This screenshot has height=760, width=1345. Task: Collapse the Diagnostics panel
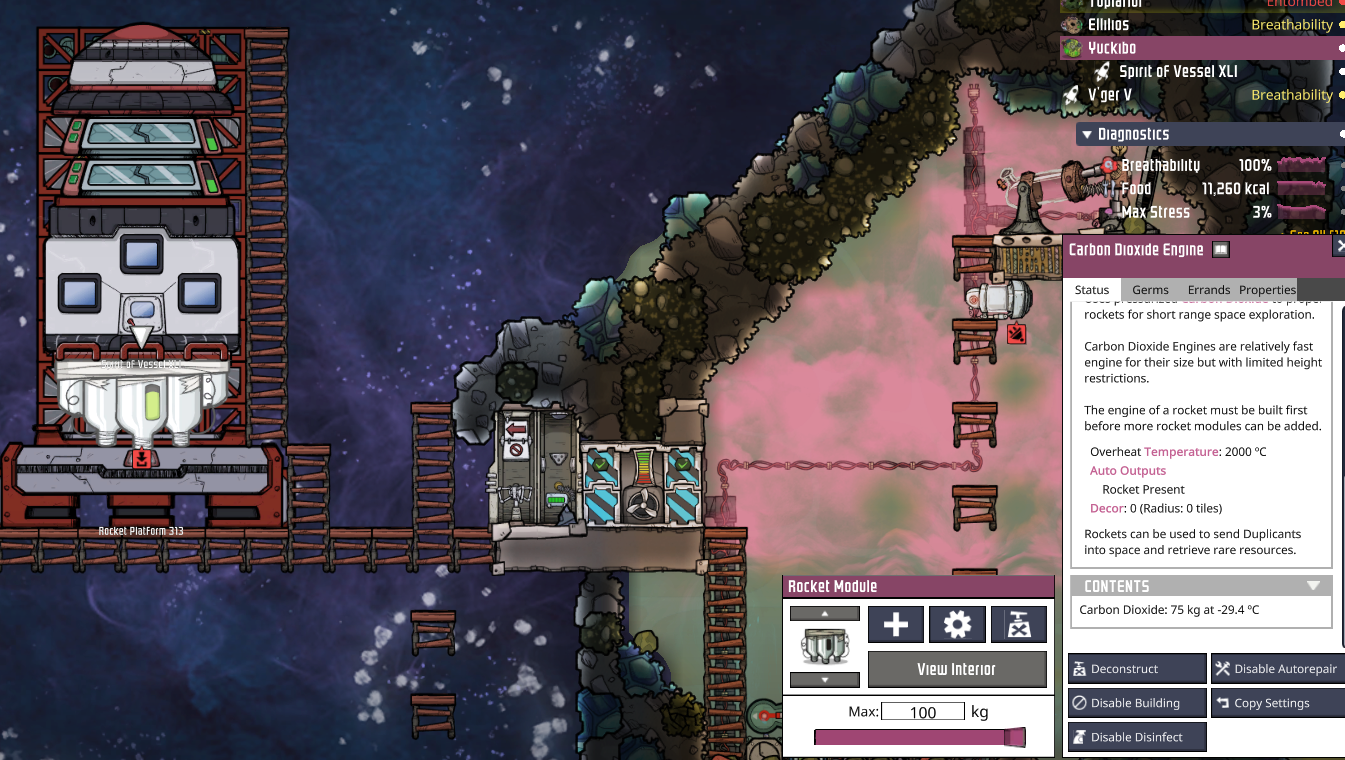(1086, 134)
